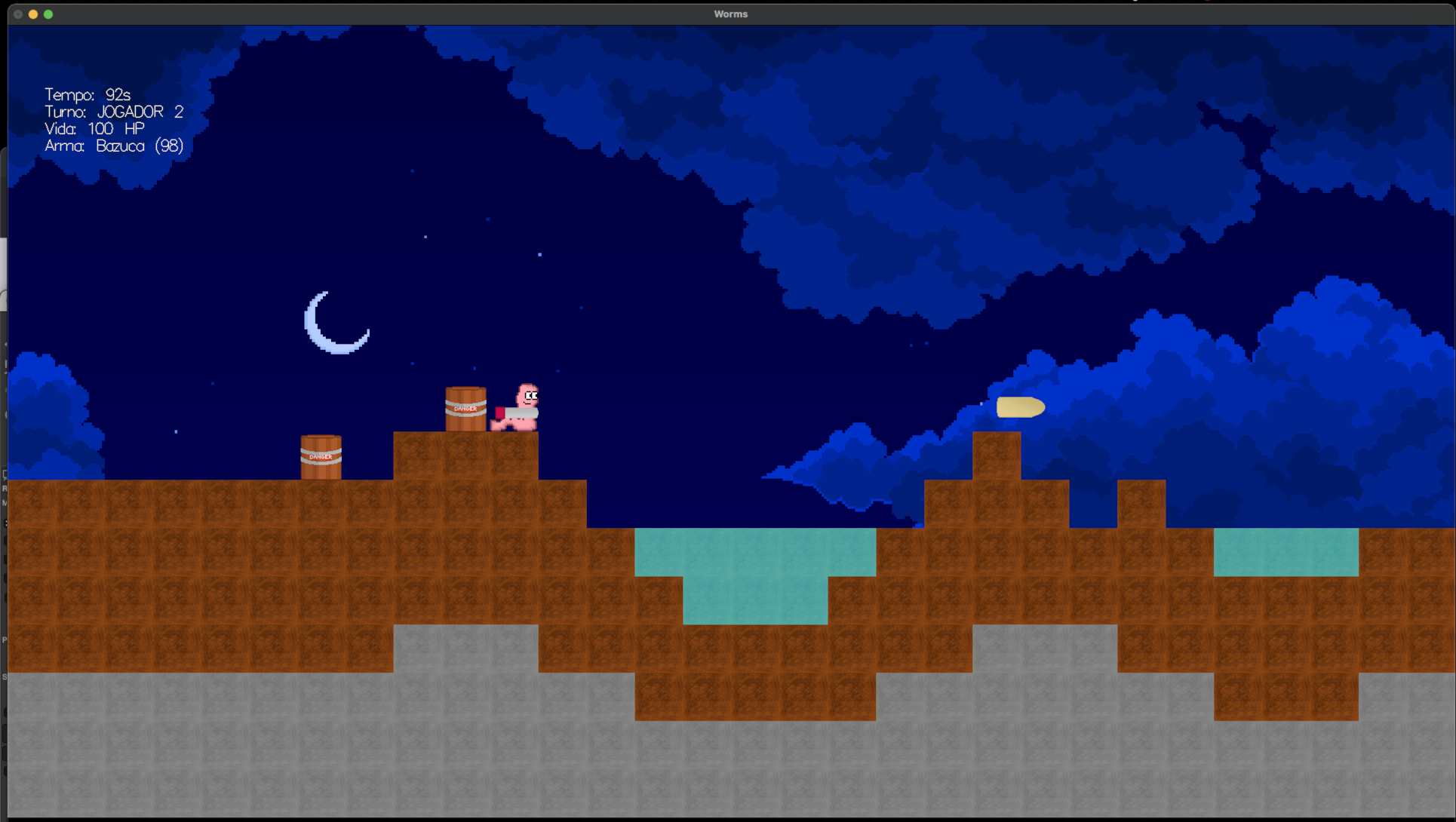Maximize the Worms window with green button
1456x822 pixels.
click(x=48, y=14)
